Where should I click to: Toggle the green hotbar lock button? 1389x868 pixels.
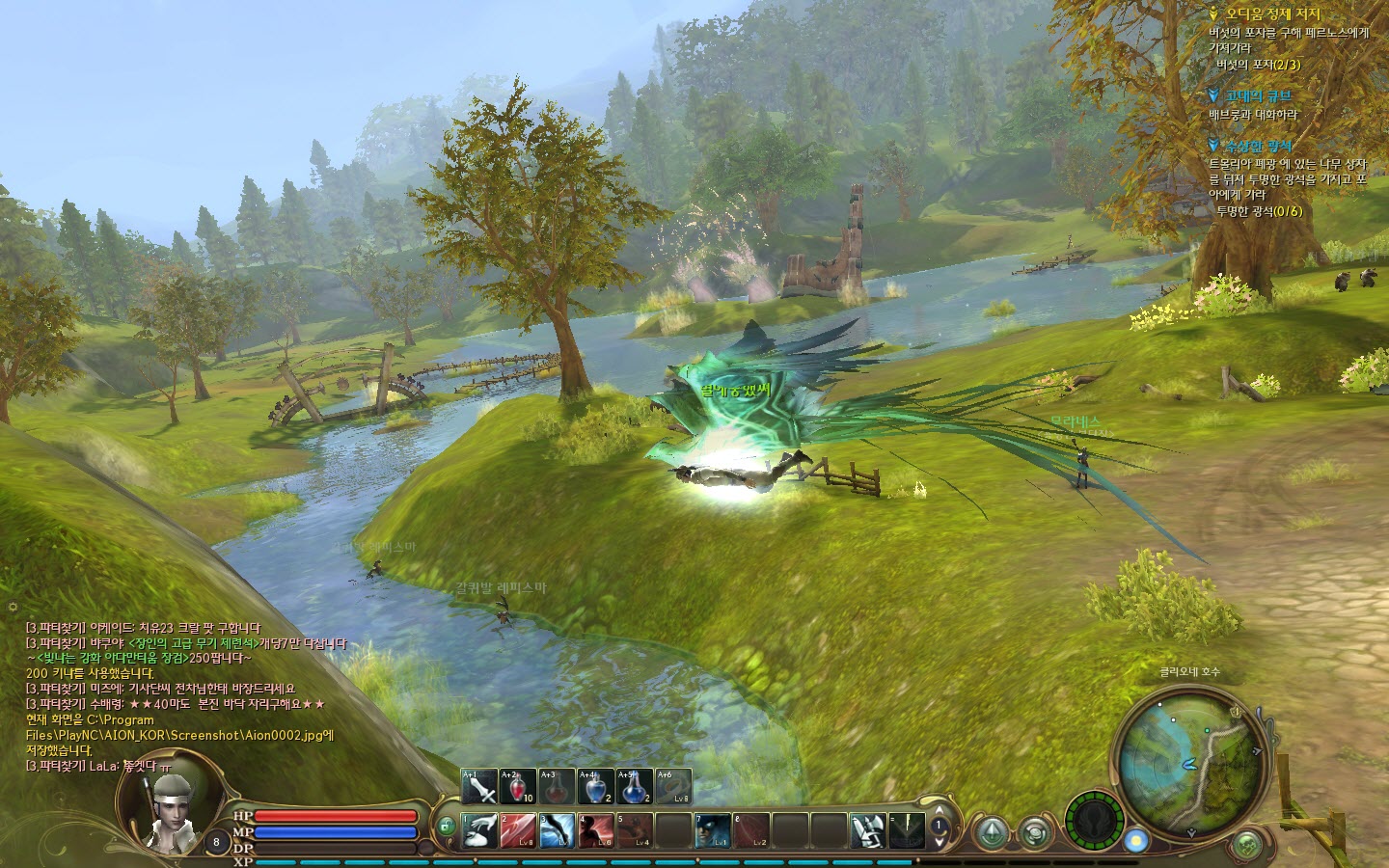click(x=446, y=827)
